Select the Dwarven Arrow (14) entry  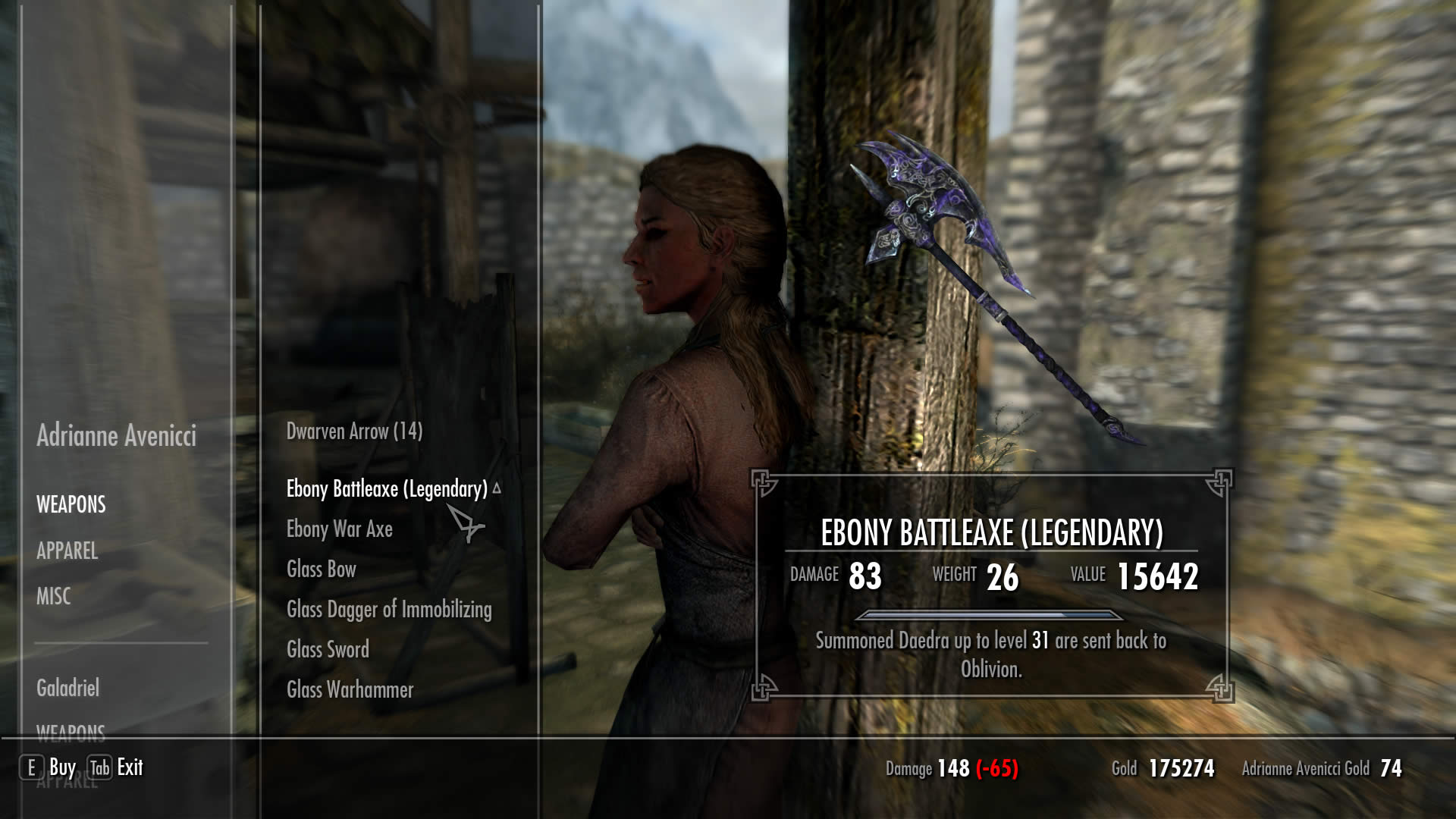pyautogui.click(x=354, y=431)
